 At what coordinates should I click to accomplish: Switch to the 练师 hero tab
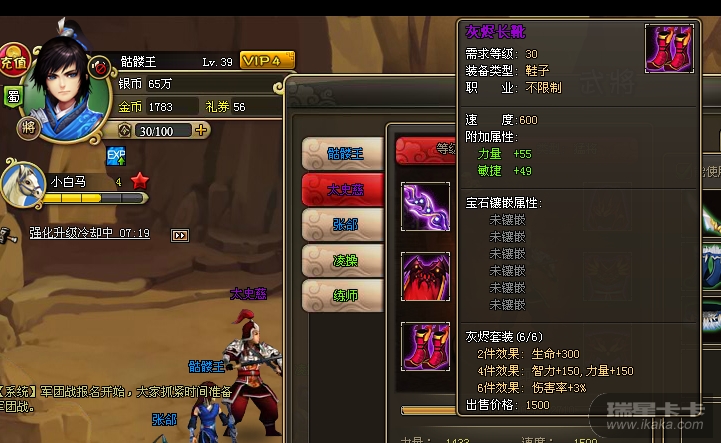click(343, 295)
